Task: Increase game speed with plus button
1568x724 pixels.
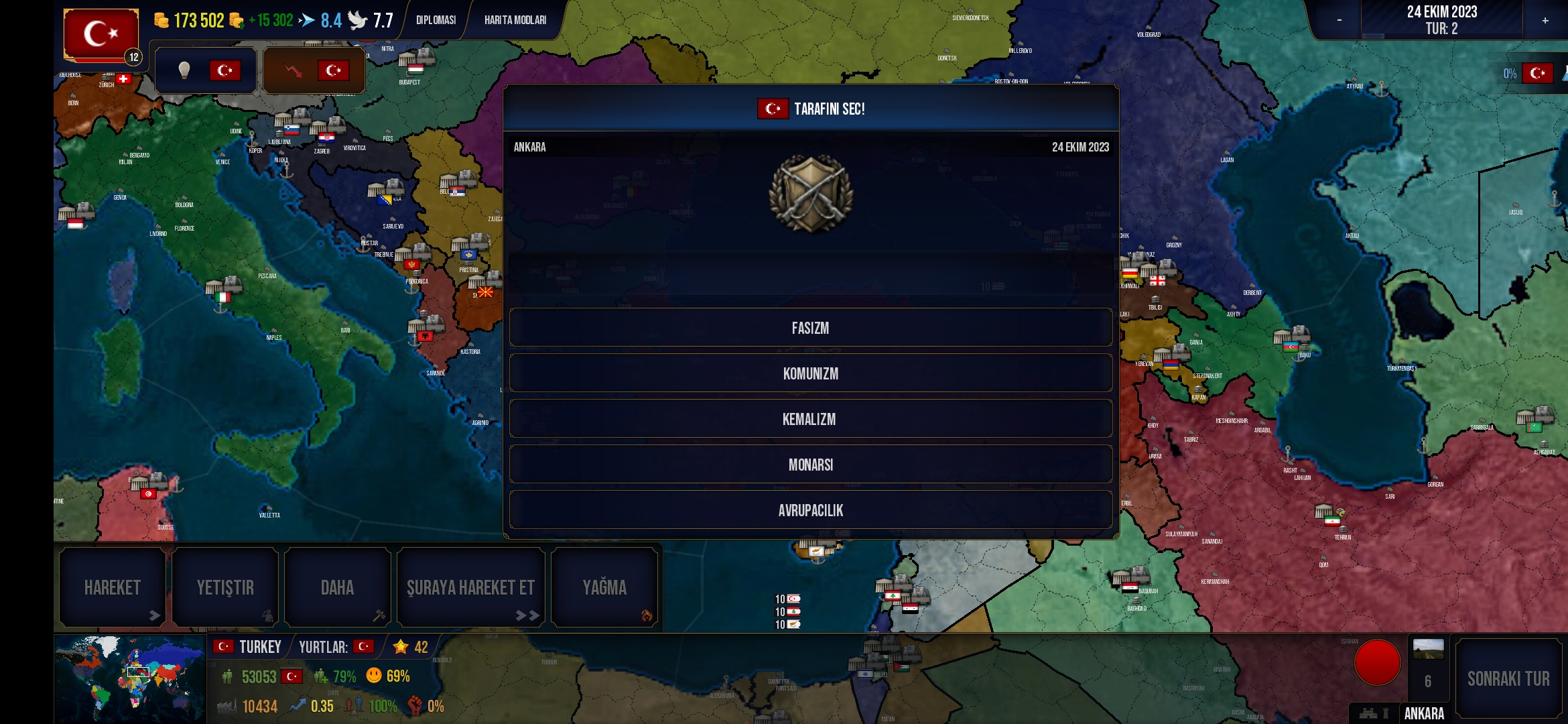Action: pyautogui.click(x=1545, y=20)
